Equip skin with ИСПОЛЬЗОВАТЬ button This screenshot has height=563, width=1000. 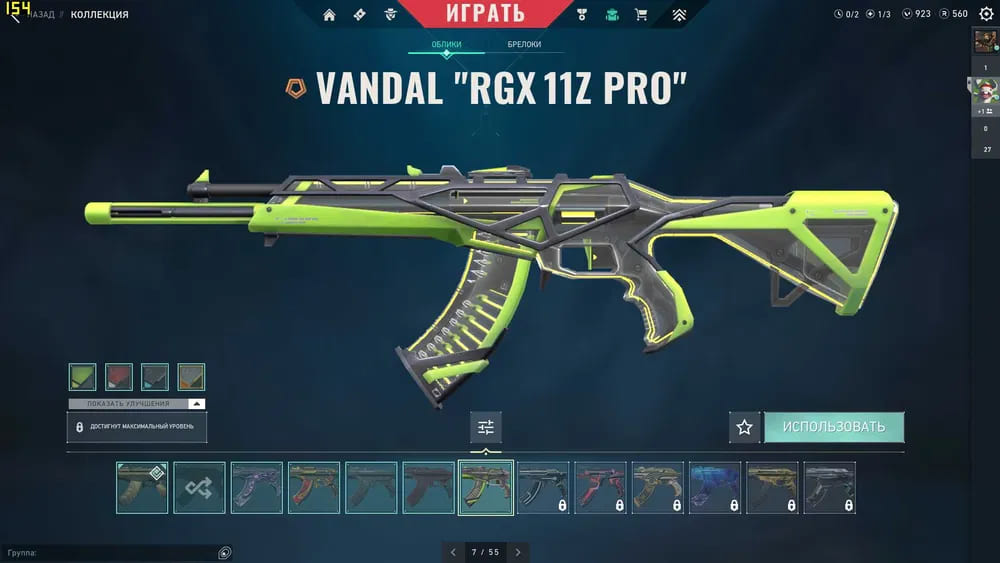[834, 427]
